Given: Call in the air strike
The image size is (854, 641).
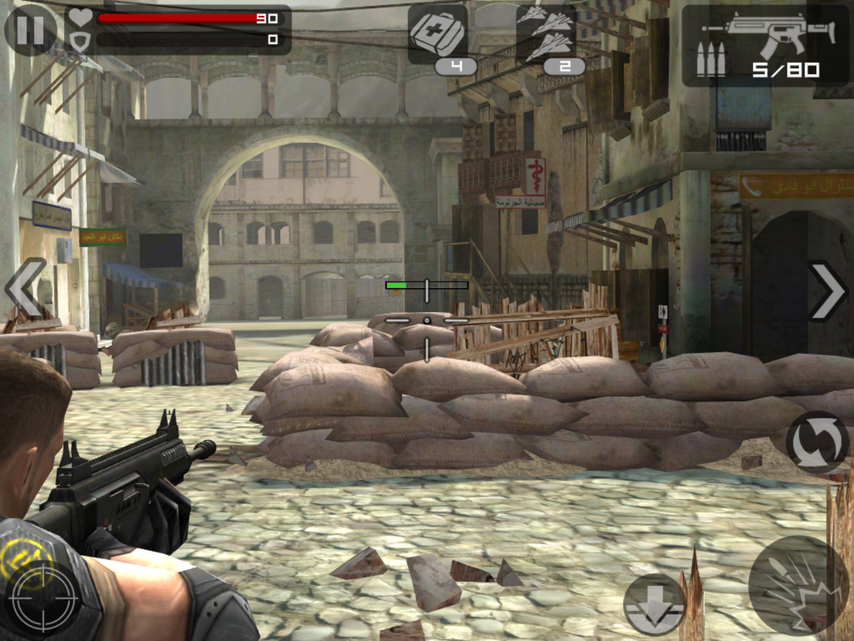Looking at the screenshot, I should 547,36.
